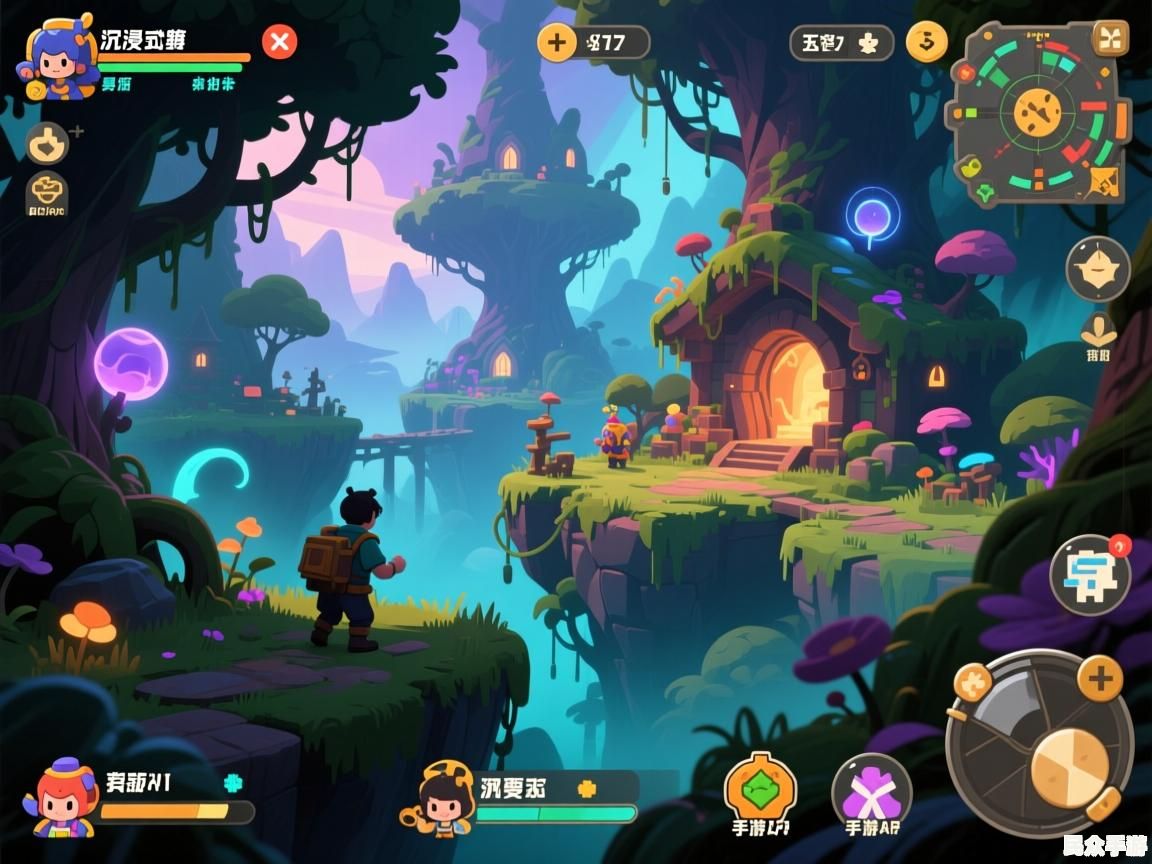Open the pixel creature button with red badge
The height and width of the screenshot is (864, 1152).
[1089, 574]
